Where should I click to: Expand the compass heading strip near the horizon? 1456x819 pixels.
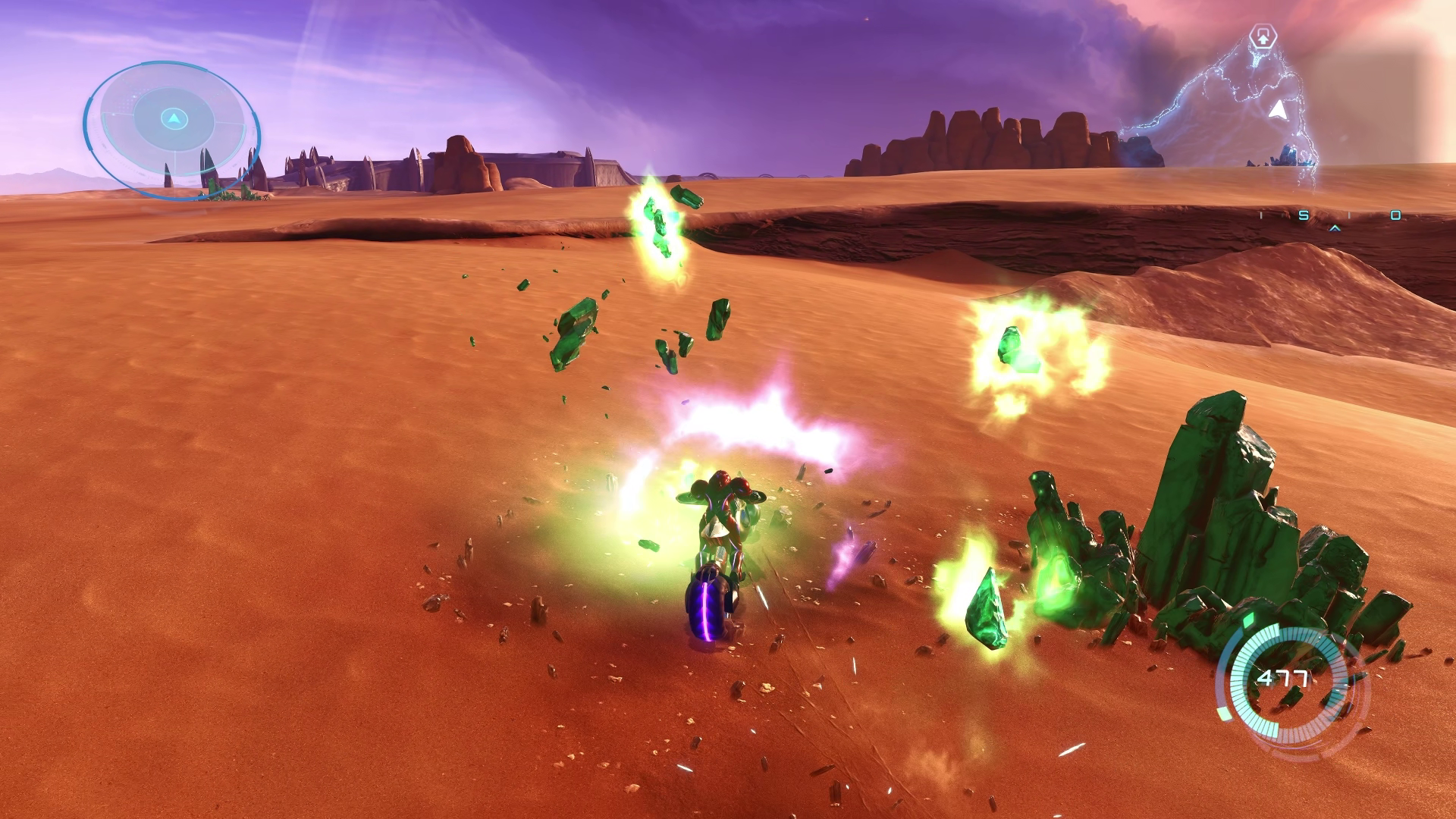pos(1350,216)
